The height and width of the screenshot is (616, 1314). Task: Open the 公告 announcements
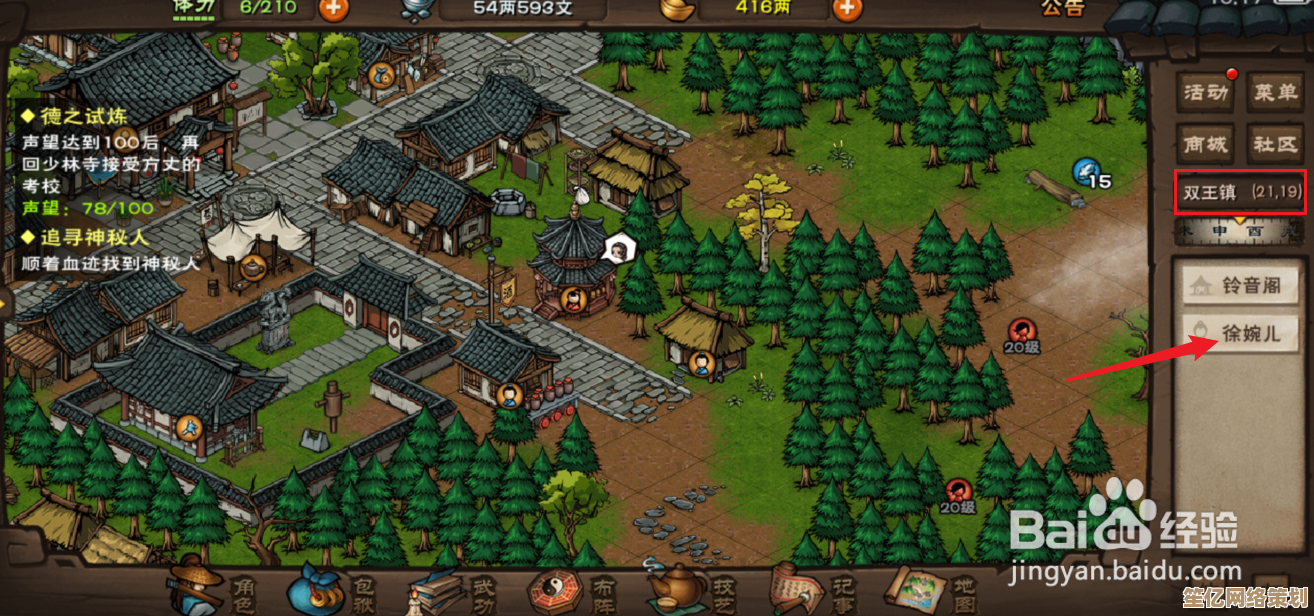tap(1062, 8)
